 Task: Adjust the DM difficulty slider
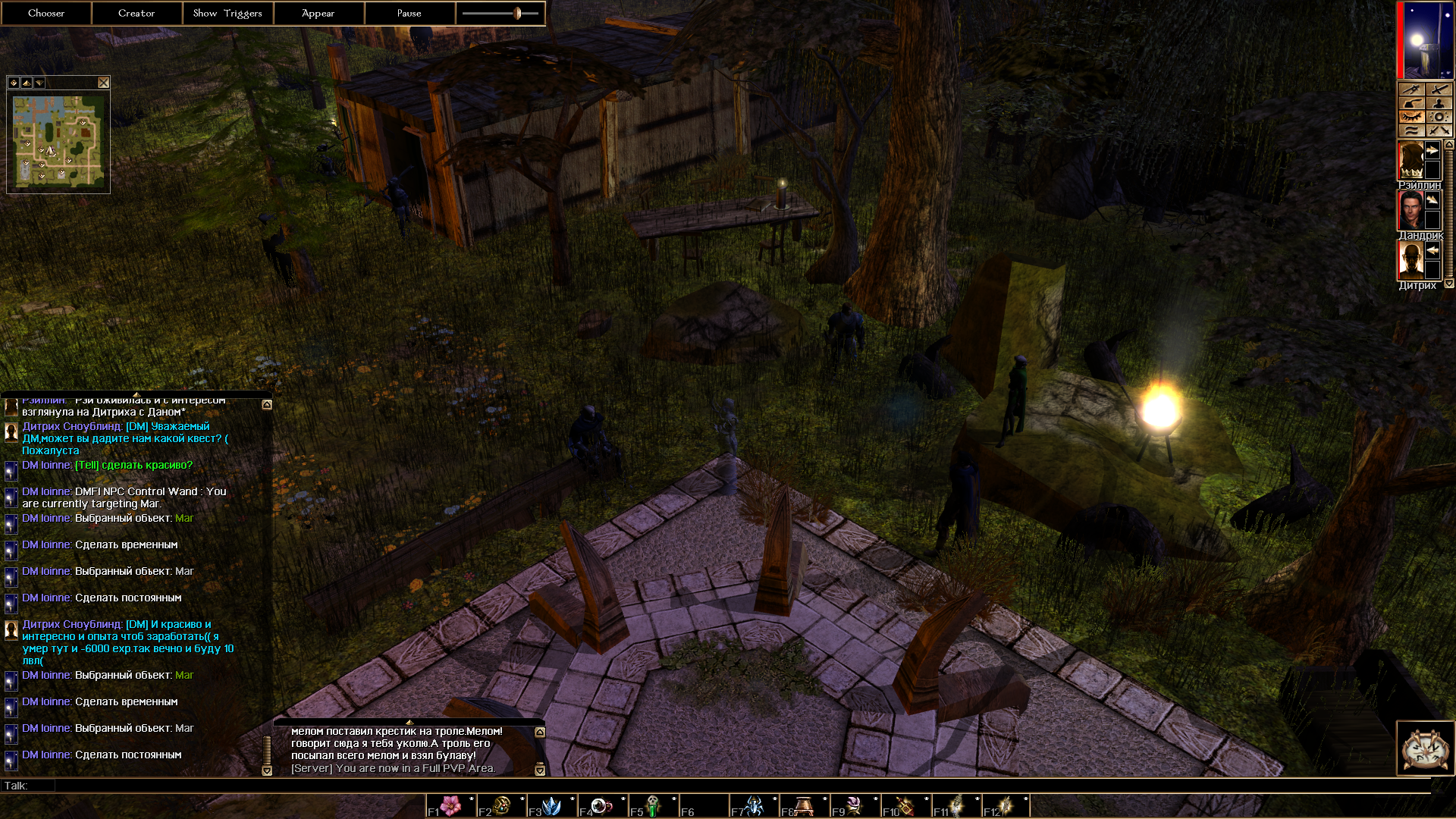pos(518,13)
